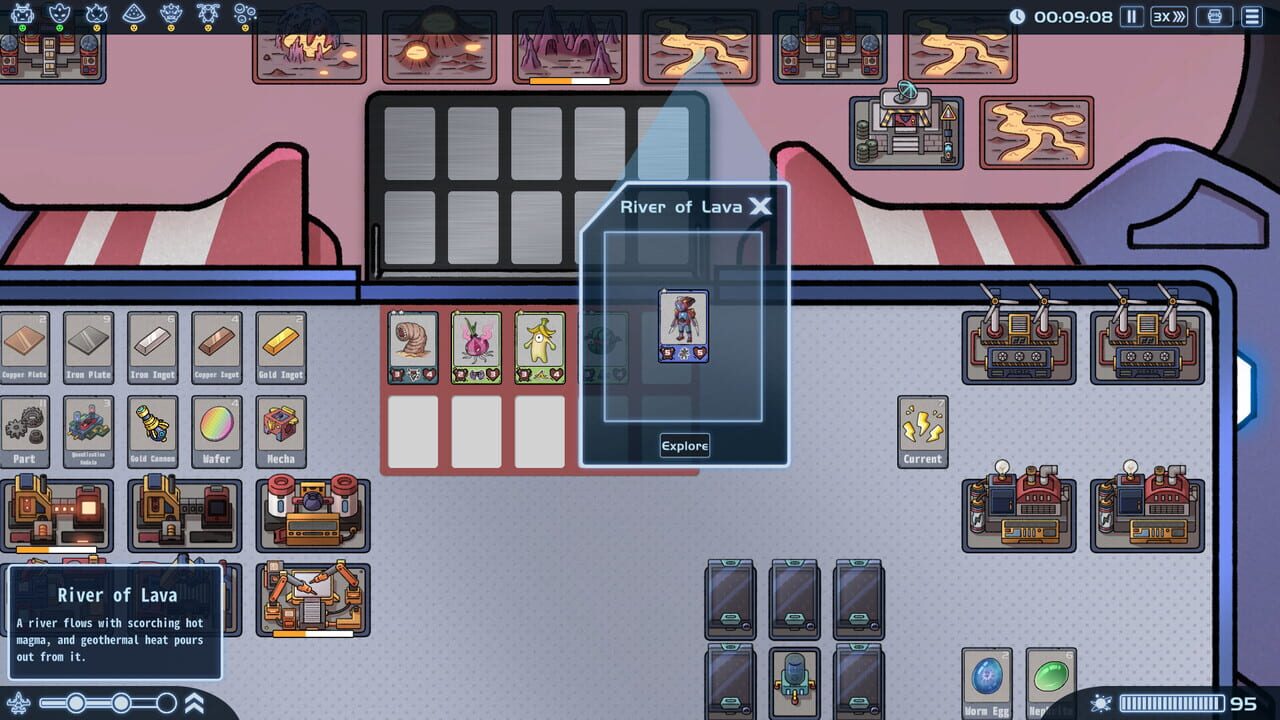Open the card deck panel at top right
The width and height of the screenshot is (1280, 720).
[x=1214, y=17]
